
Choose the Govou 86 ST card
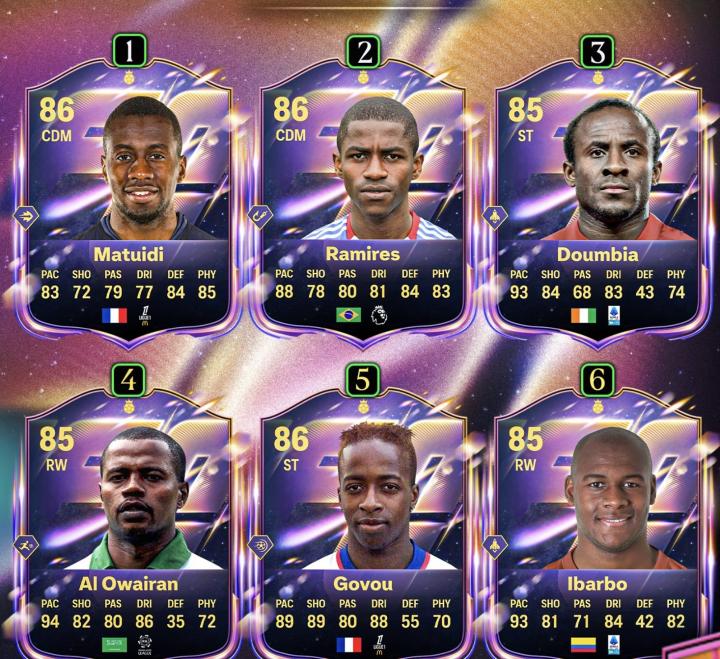tap(363, 530)
